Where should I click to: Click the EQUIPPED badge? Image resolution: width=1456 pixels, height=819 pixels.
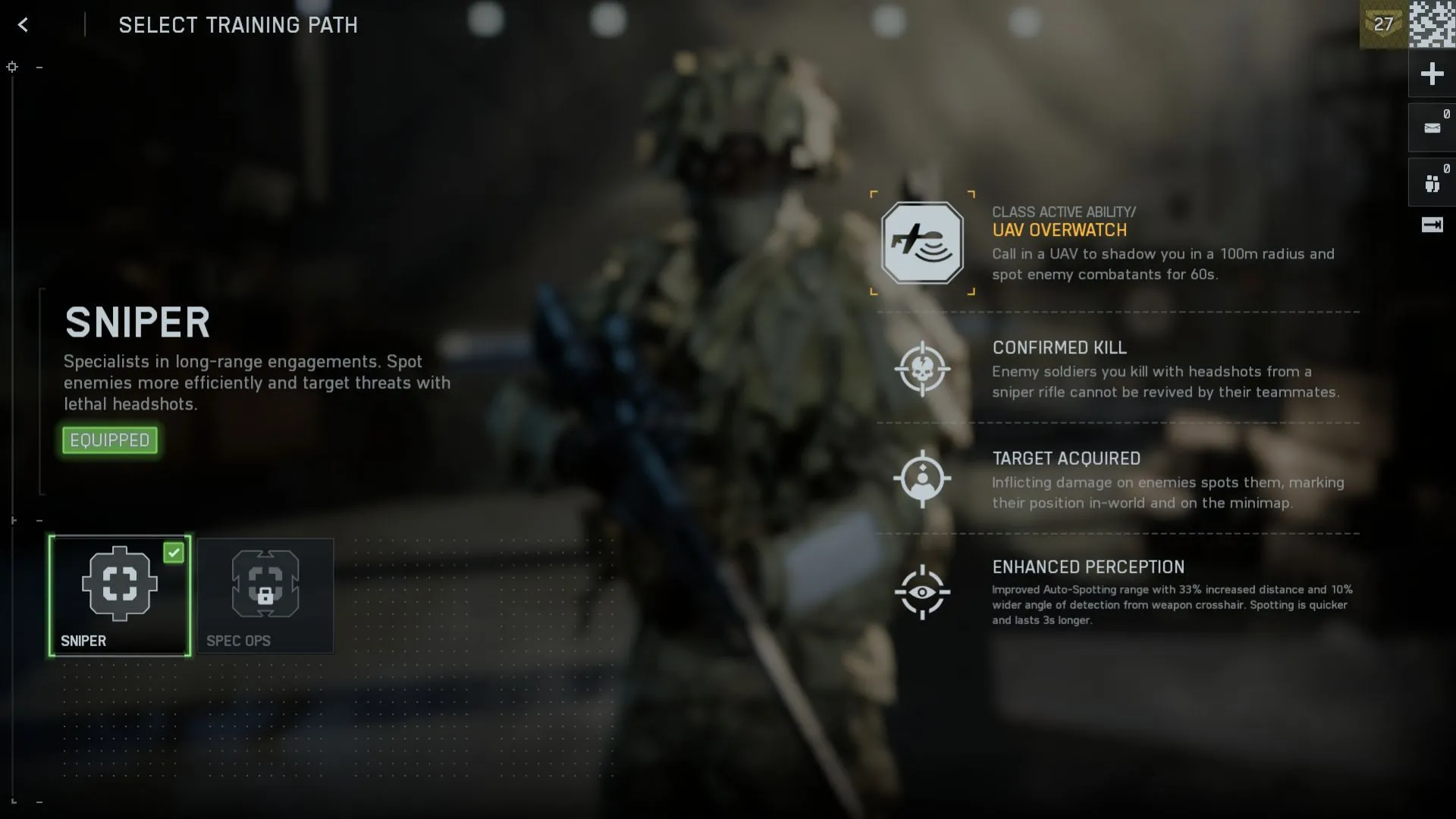point(109,440)
